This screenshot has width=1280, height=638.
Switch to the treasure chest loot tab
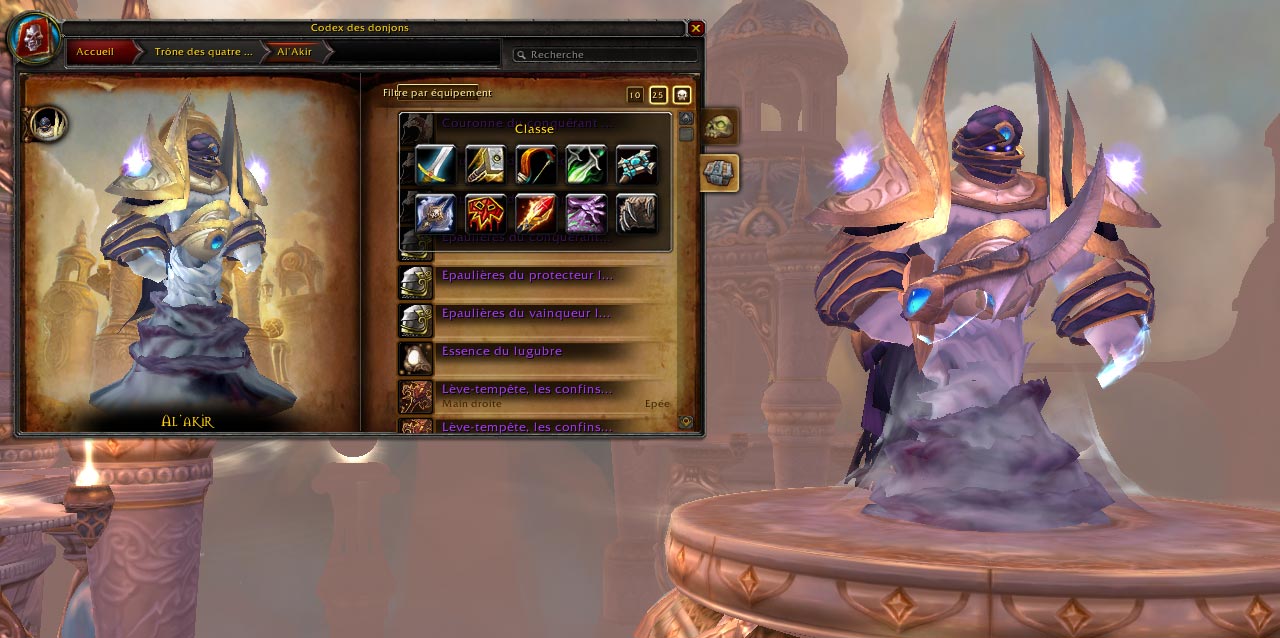[x=719, y=172]
